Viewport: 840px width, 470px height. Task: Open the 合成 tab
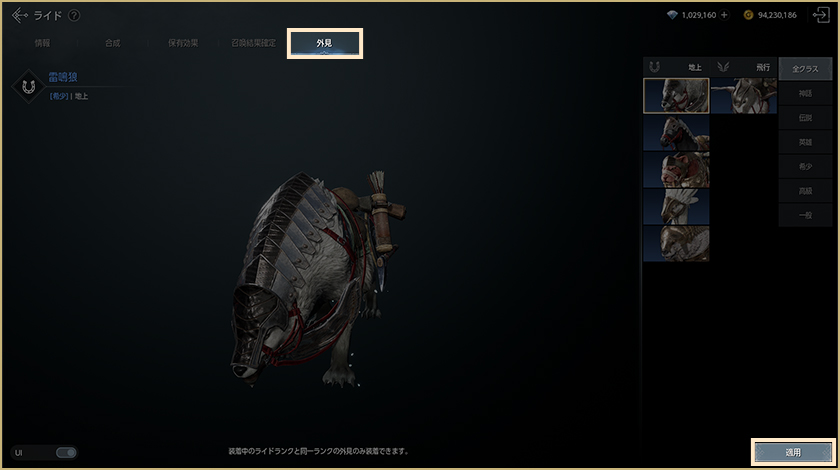[x=113, y=44]
